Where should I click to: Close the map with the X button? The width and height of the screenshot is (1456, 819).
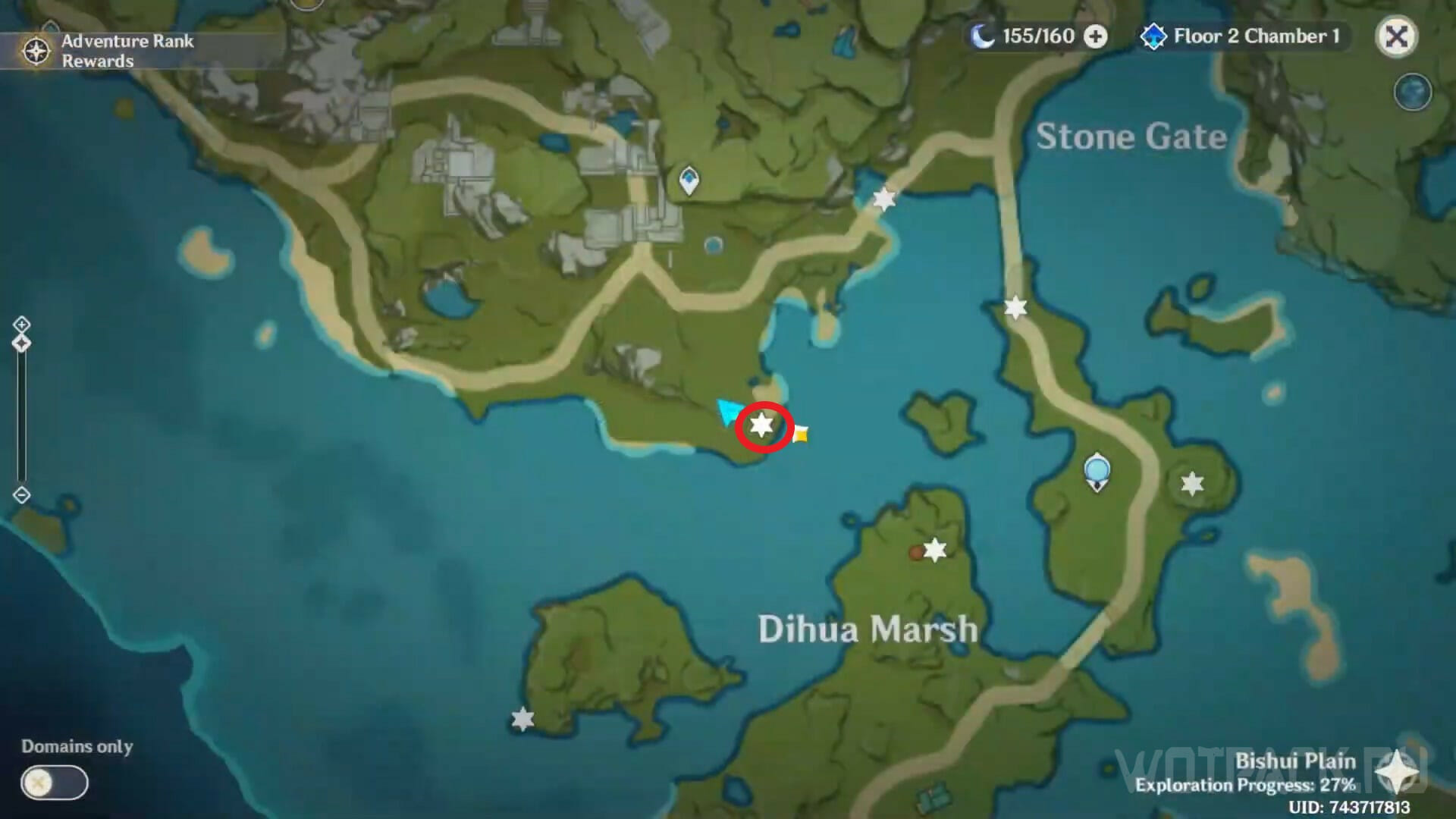[x=1396, y=36]
